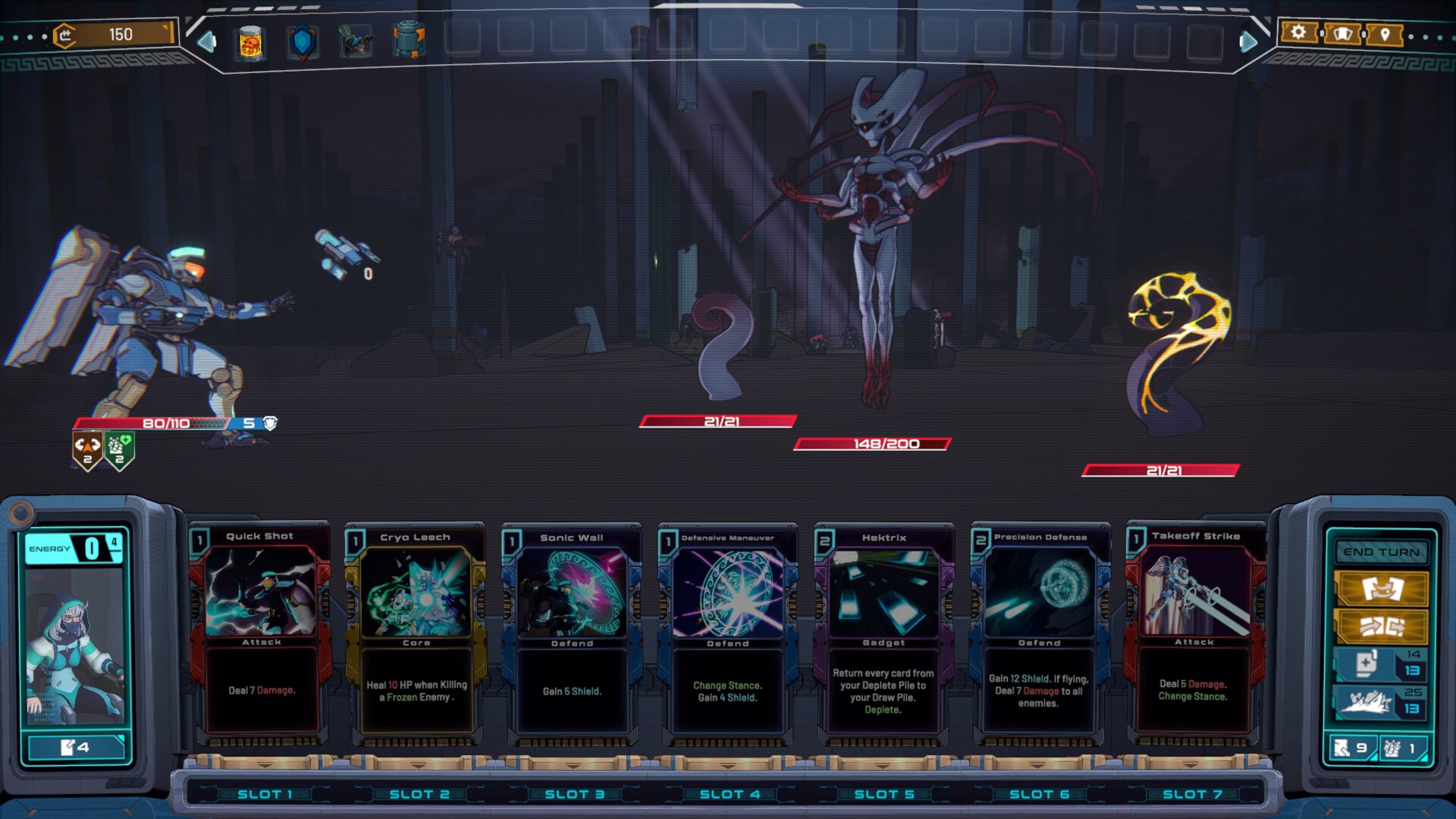Open the map with the pin icon

(1385, 34)
